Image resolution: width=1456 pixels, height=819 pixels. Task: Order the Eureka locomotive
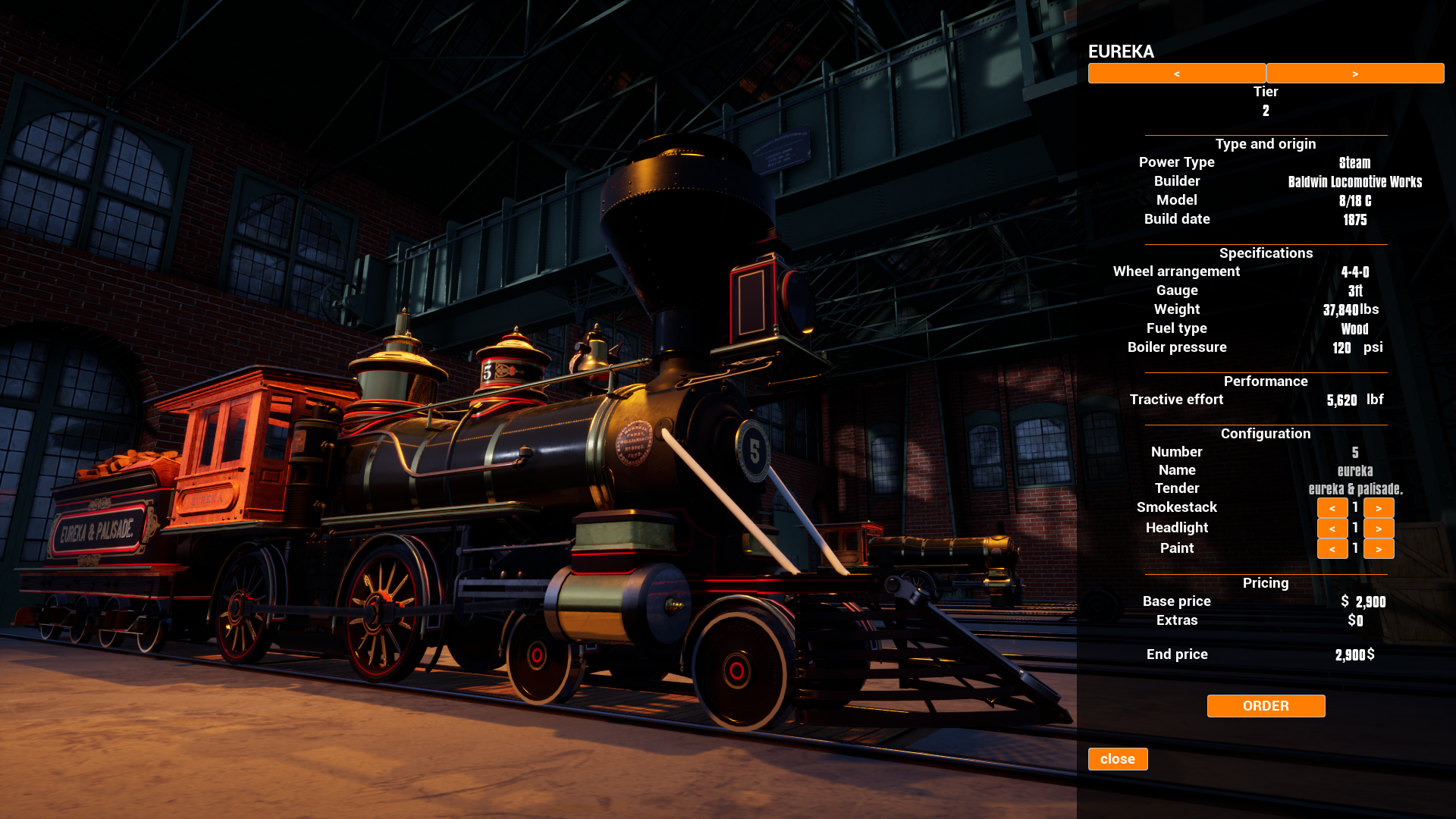(1266, 706)
